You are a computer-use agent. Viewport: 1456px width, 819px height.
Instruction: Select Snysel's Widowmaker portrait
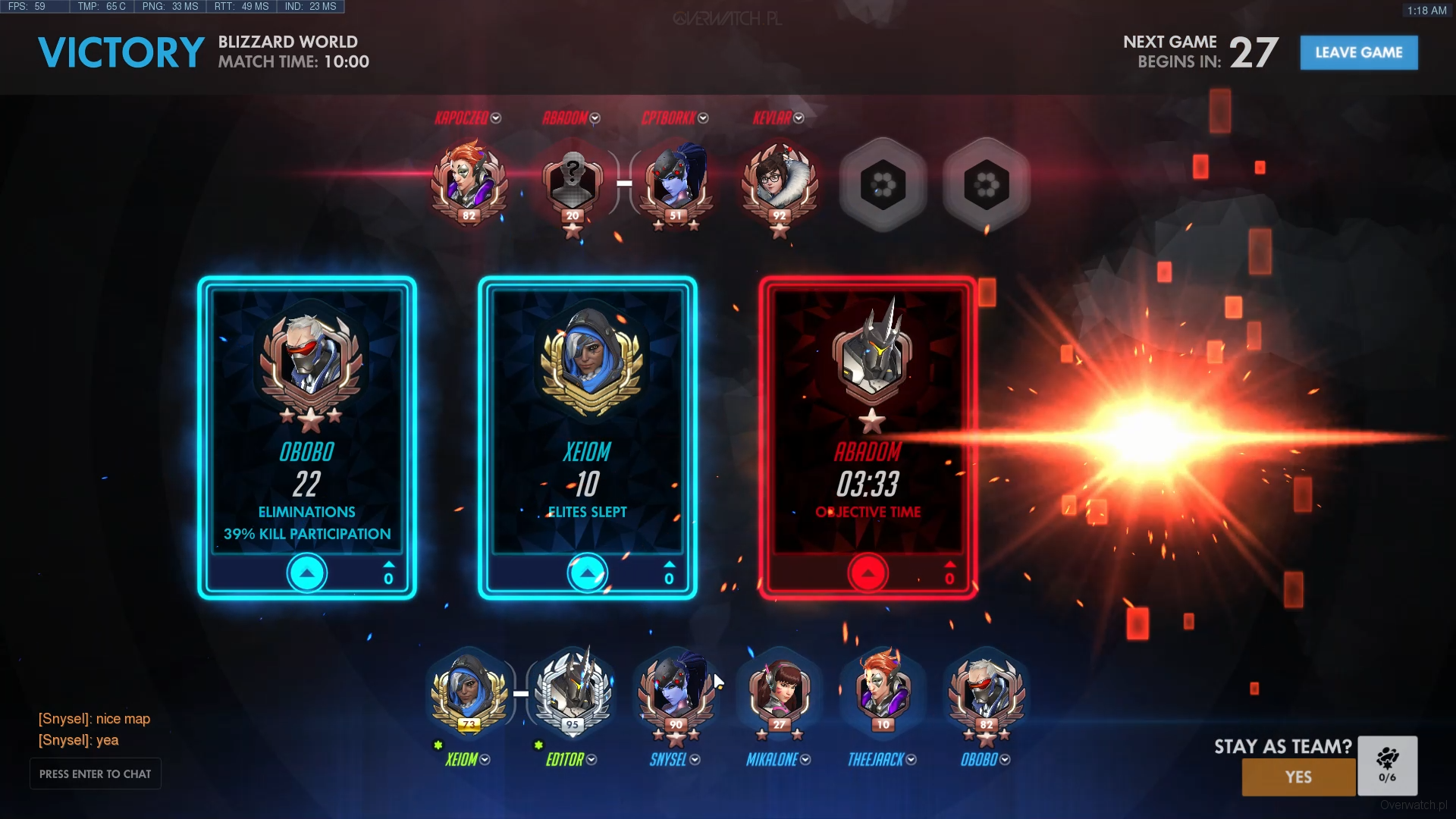(x=676, y=692)
